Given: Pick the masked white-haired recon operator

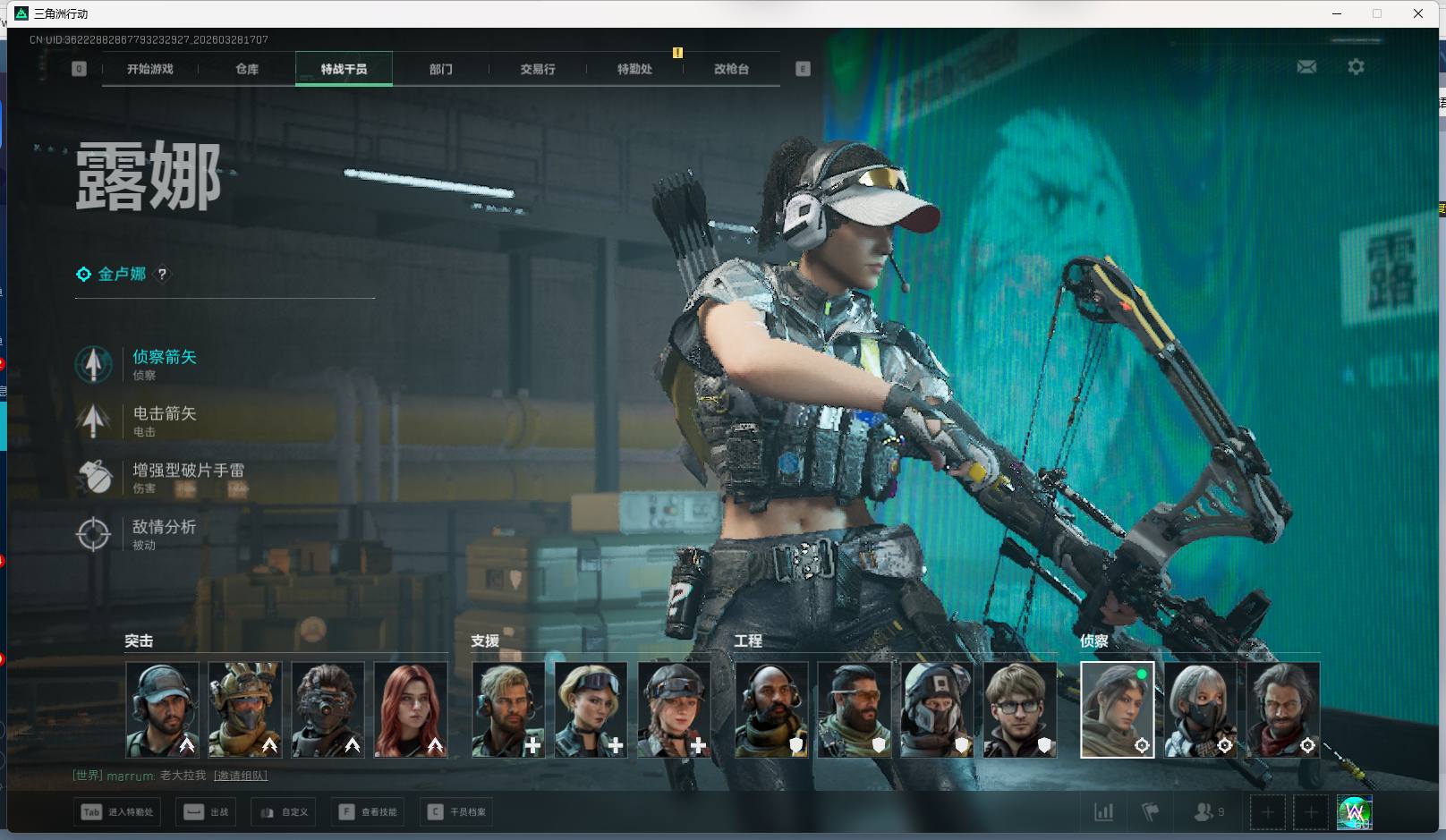Looking at the screenshot, I should click(x=1200, y=709).
